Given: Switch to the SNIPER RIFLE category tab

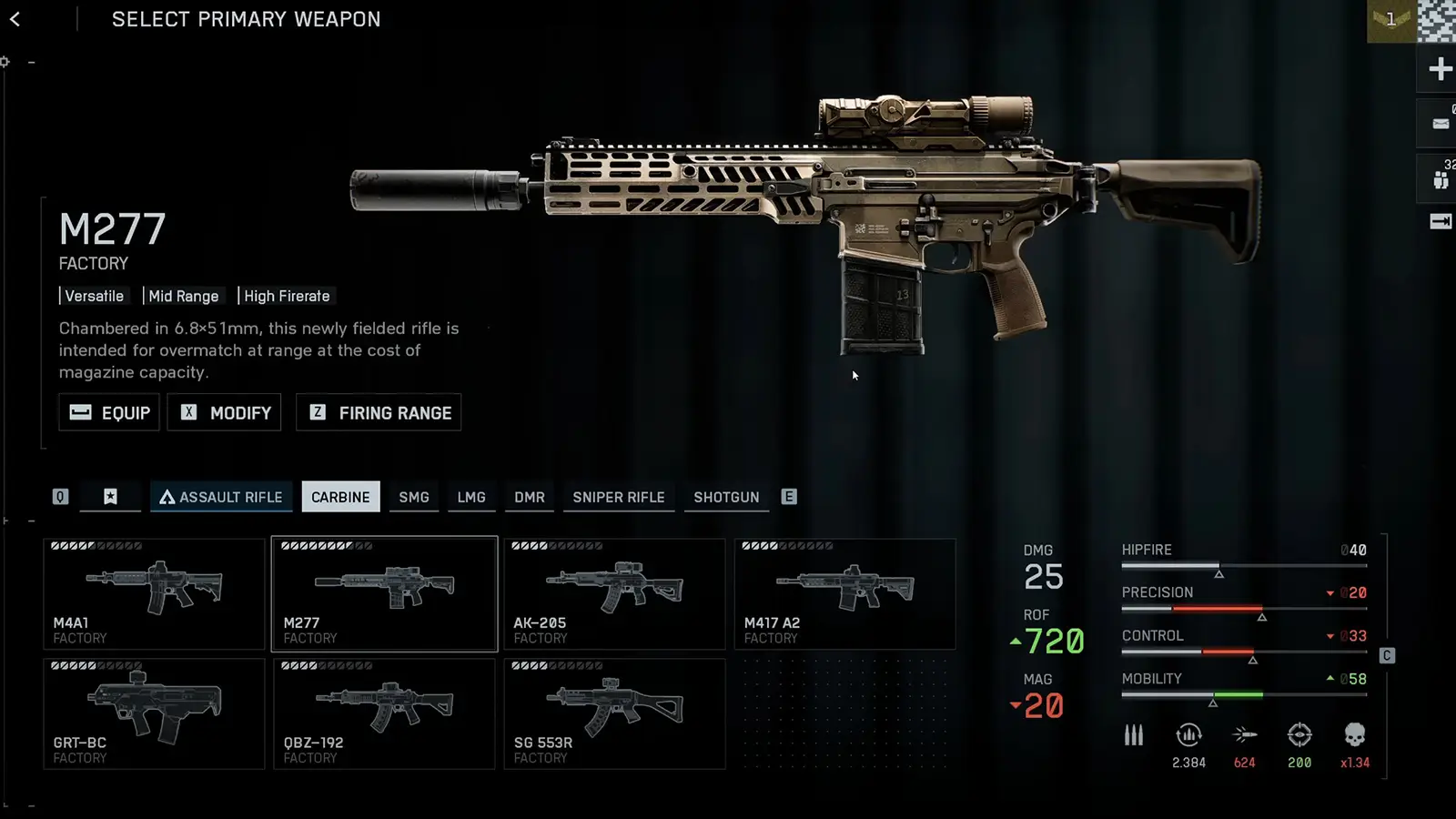Looking at the screenshot, I should click(x=619, y=497).
